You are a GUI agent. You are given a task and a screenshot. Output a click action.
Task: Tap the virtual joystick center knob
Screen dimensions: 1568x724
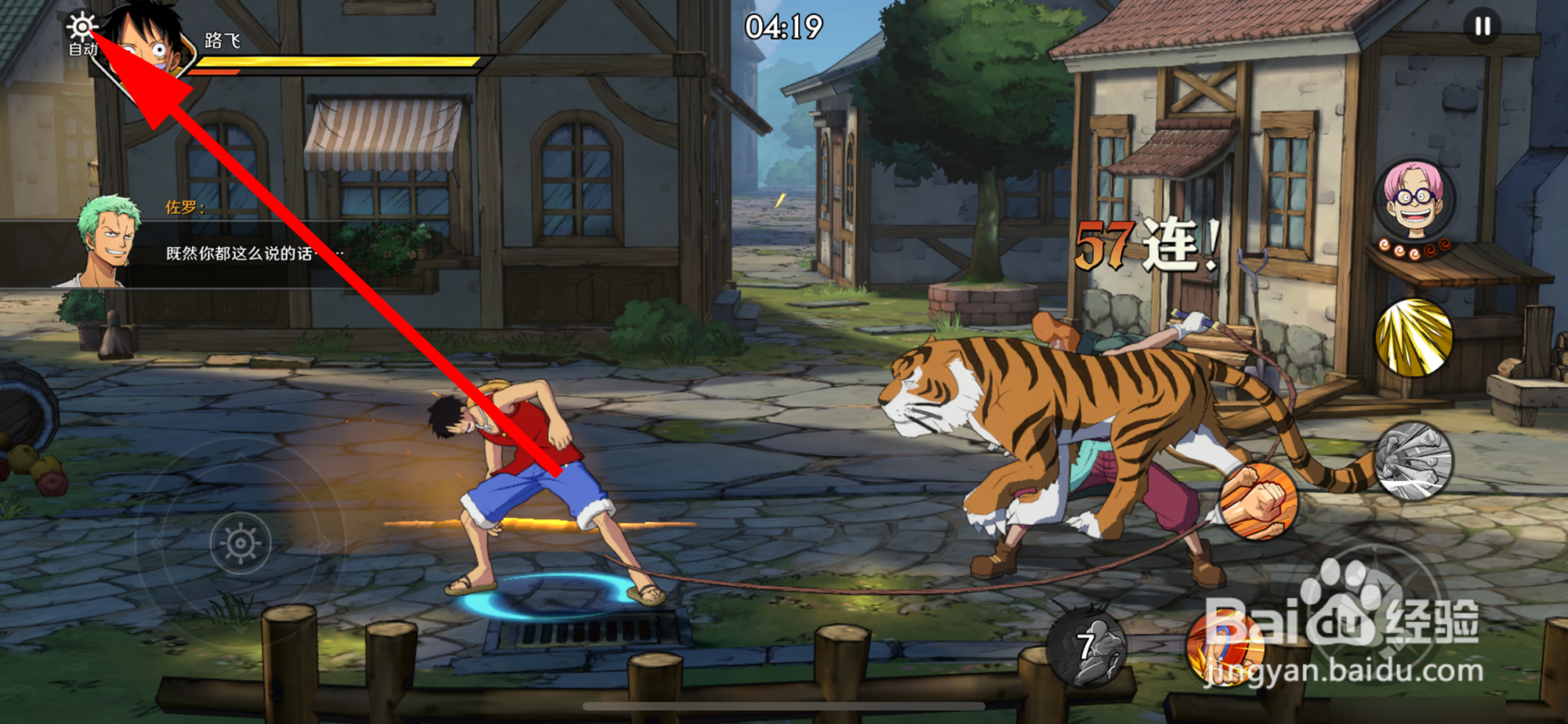click(x=241, y=542)
